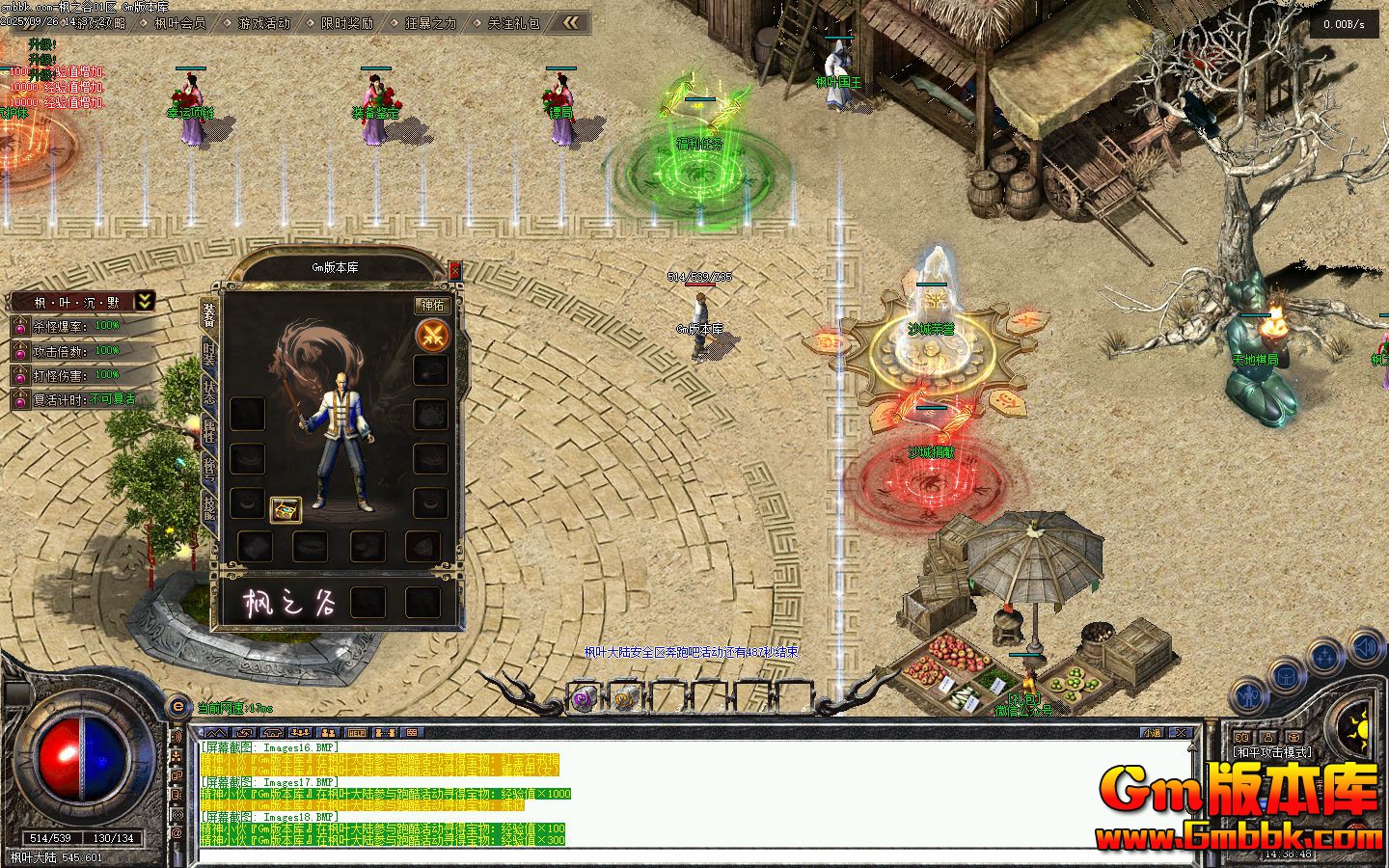Show the 技能 skills tab
This screenshot has width=1389, height=868.
tap(209, 471)
